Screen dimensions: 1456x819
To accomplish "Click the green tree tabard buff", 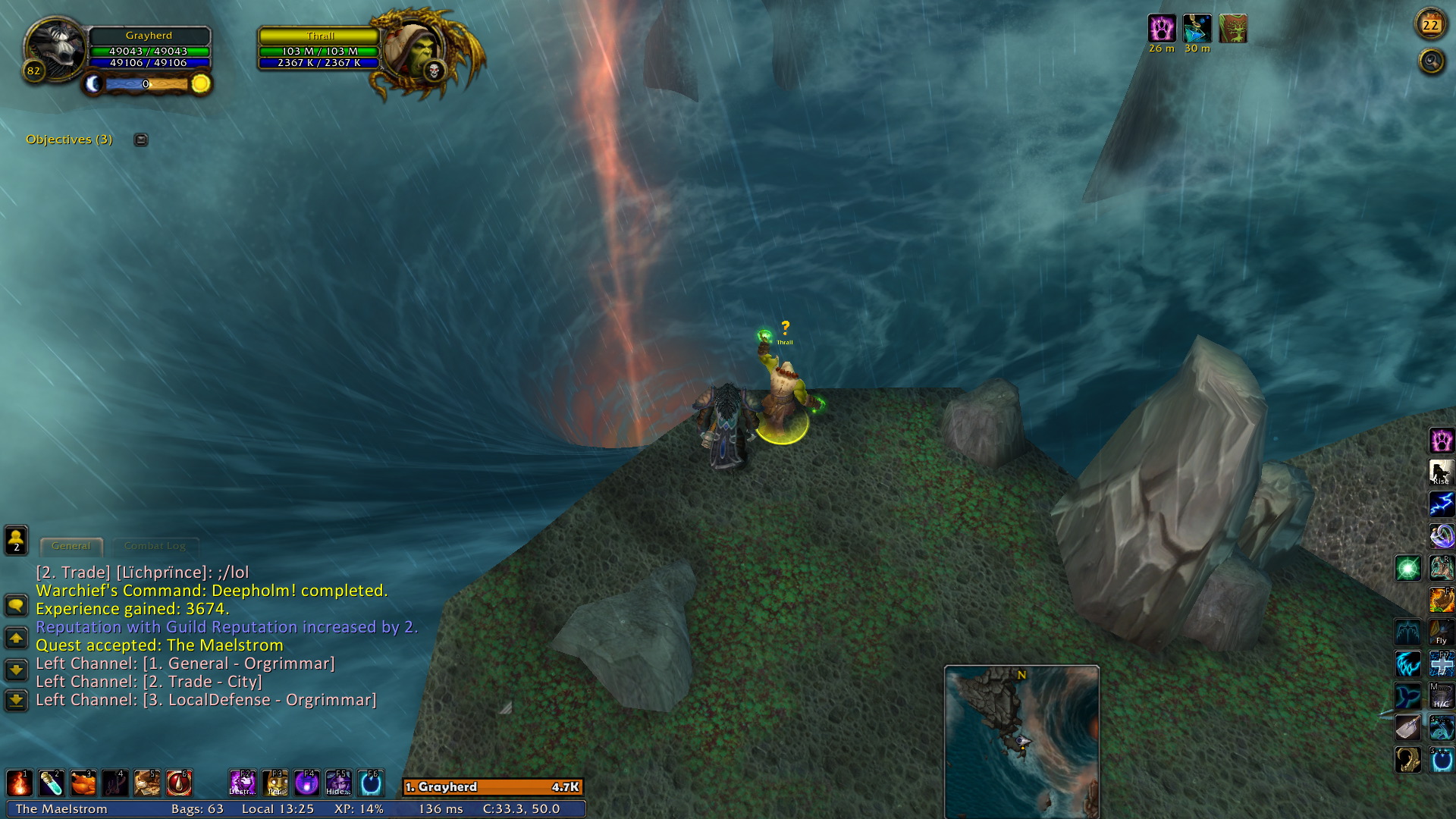I will [x=1233, y=30].
